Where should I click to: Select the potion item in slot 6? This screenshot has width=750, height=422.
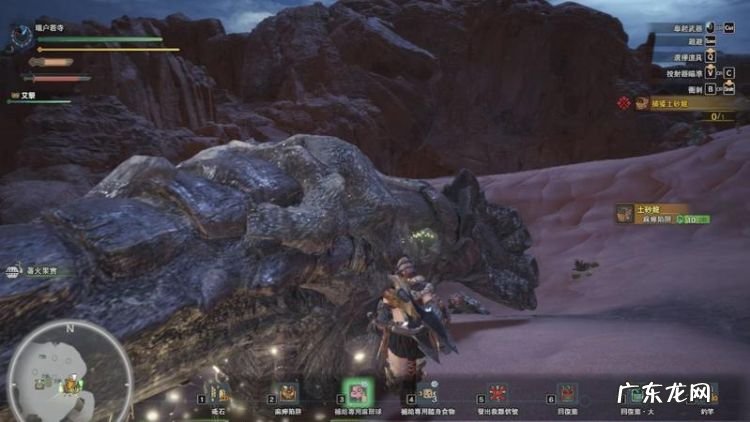click(x=566, y=392)
